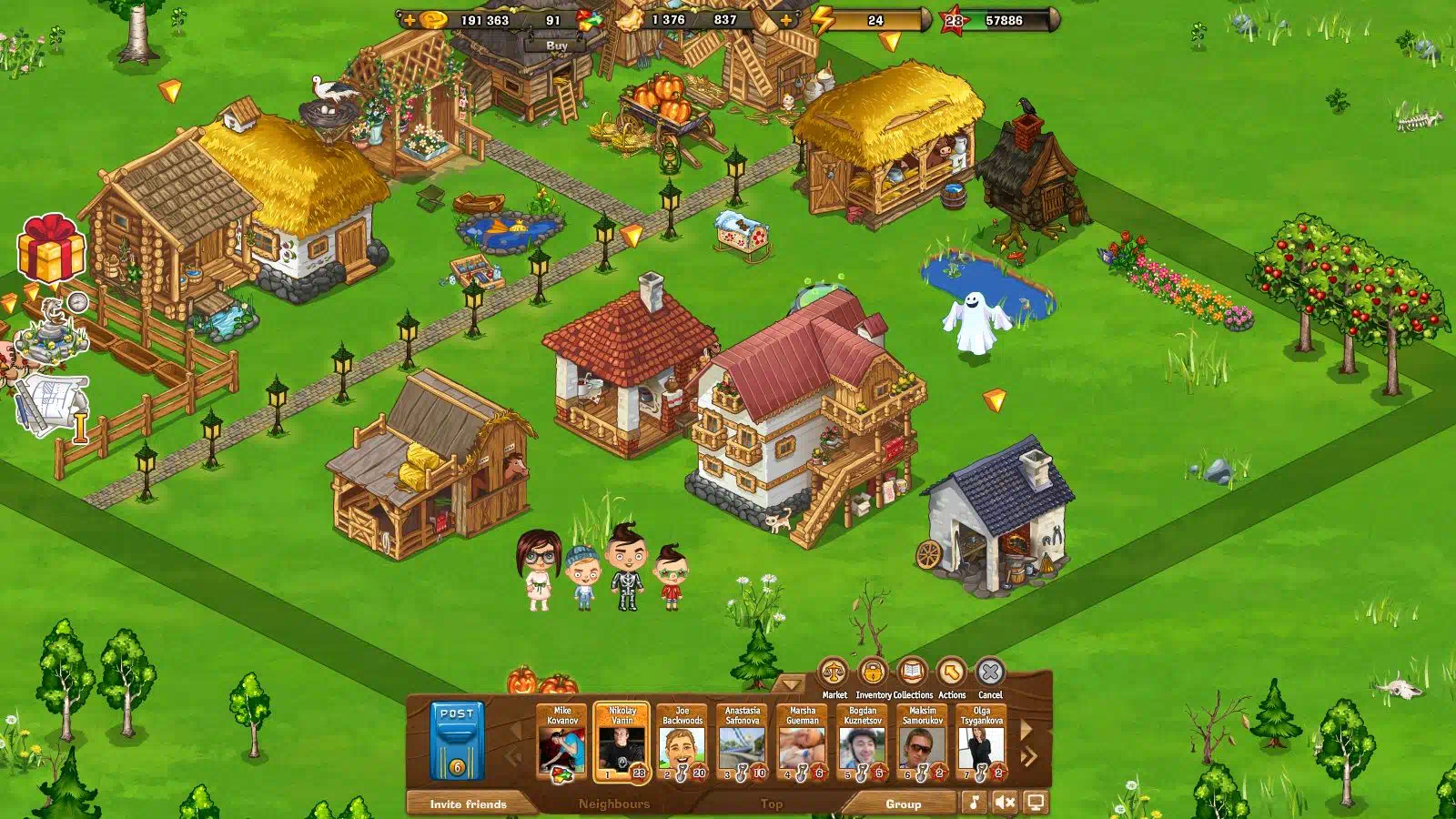Toggle the muted speaker sound button
The width and height of the screenshot is (1456, 819).
coord(1005,803)
